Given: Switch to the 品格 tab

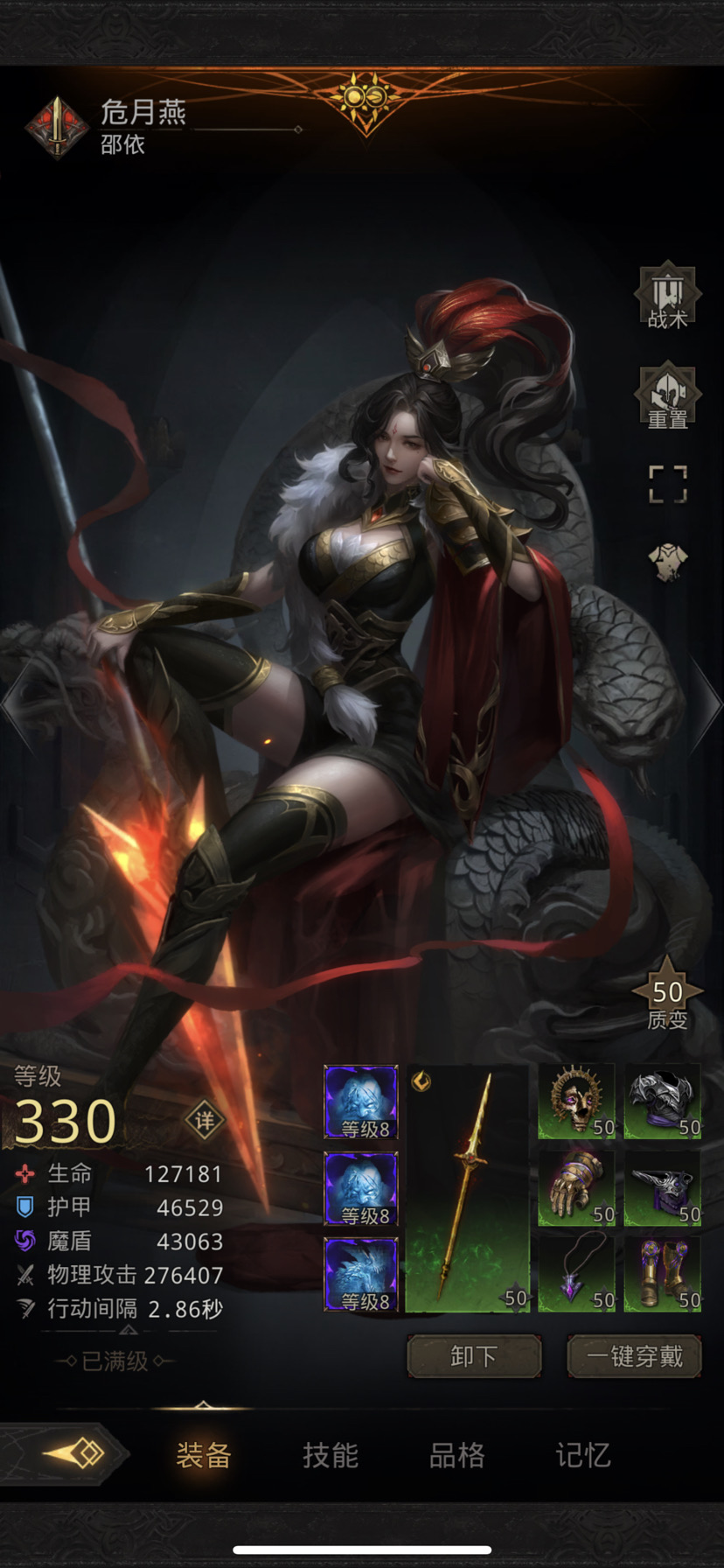Looking at the screenshot, I should coord(456,1455).
